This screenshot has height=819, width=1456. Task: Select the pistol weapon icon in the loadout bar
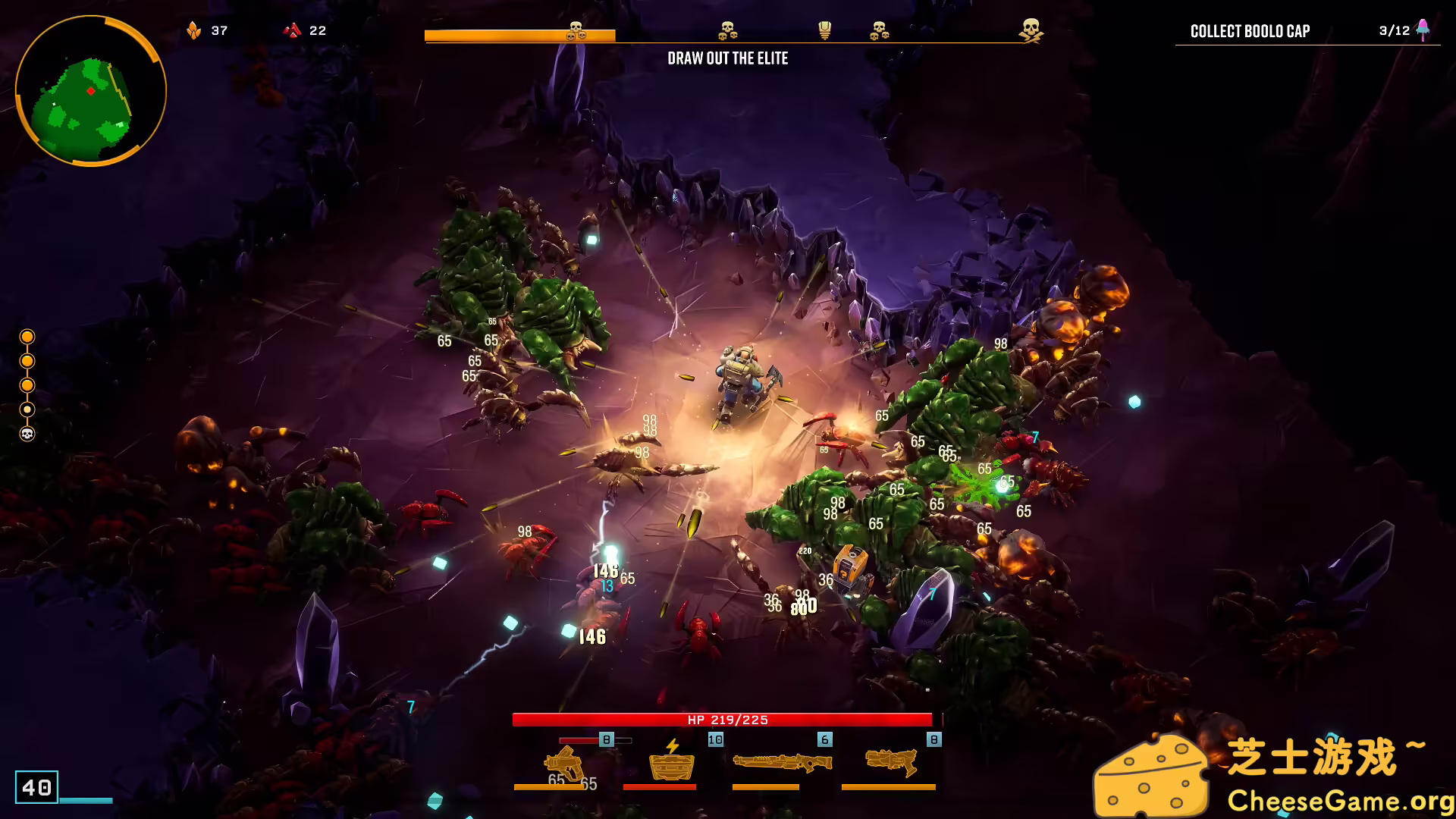click(x=561, y=762)
